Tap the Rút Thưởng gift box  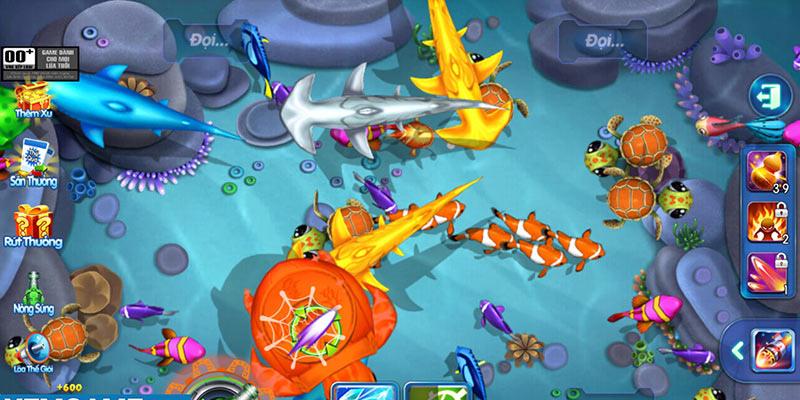[33, 222]
